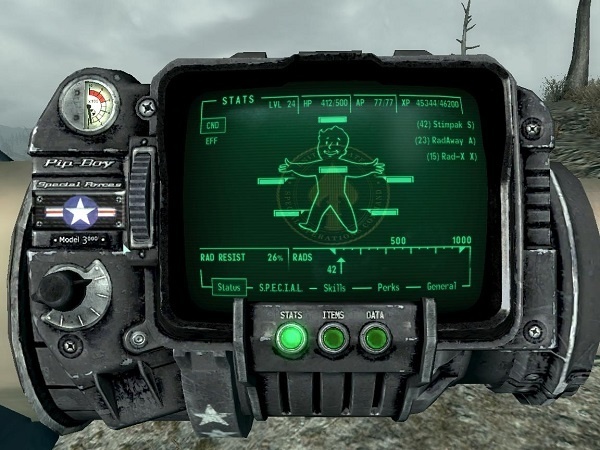This screenshot has height=450, width=600.
Task: View the Perks tab
Action: [387, 287]
